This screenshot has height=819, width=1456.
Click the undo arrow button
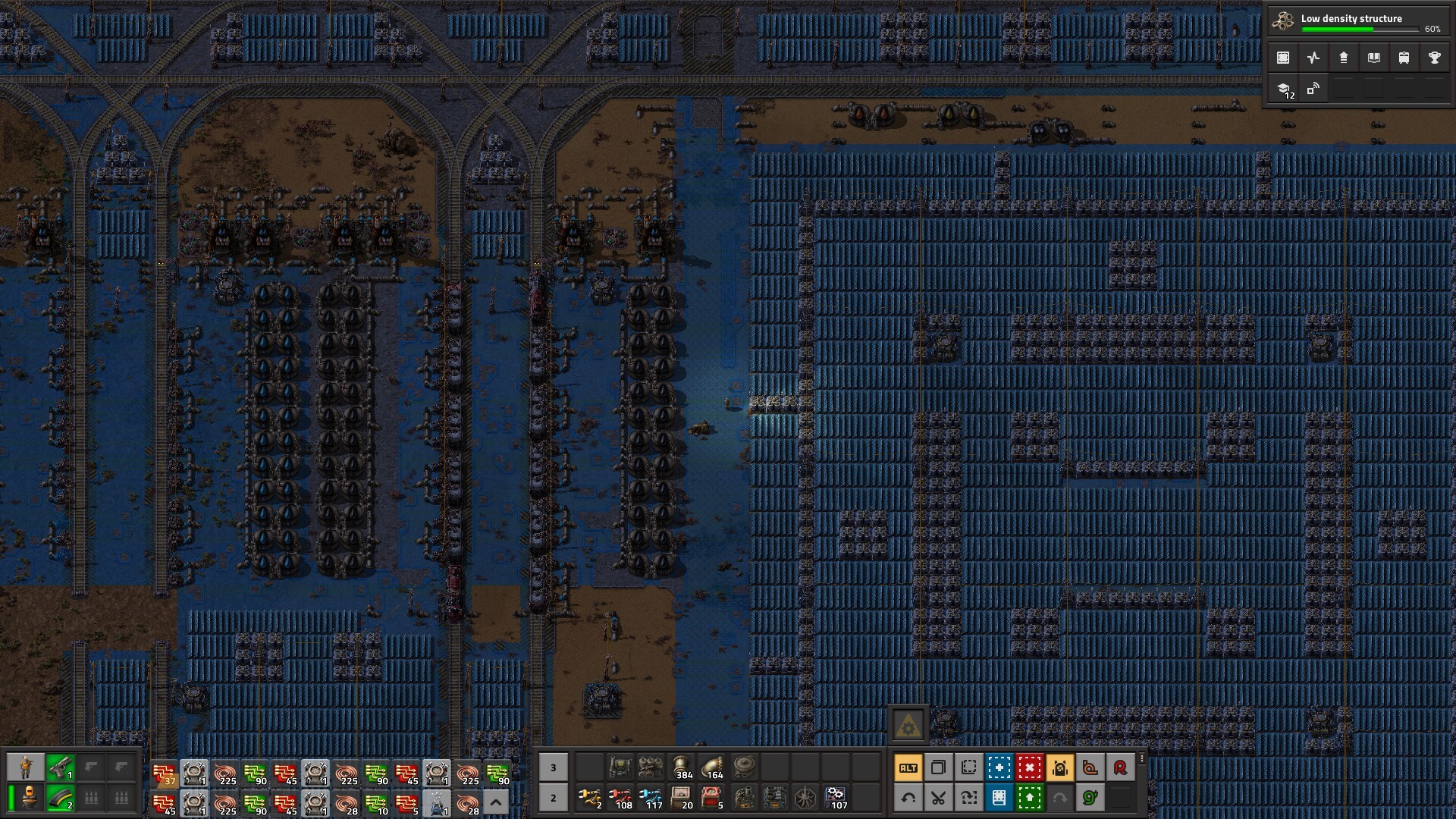point(908,798)
